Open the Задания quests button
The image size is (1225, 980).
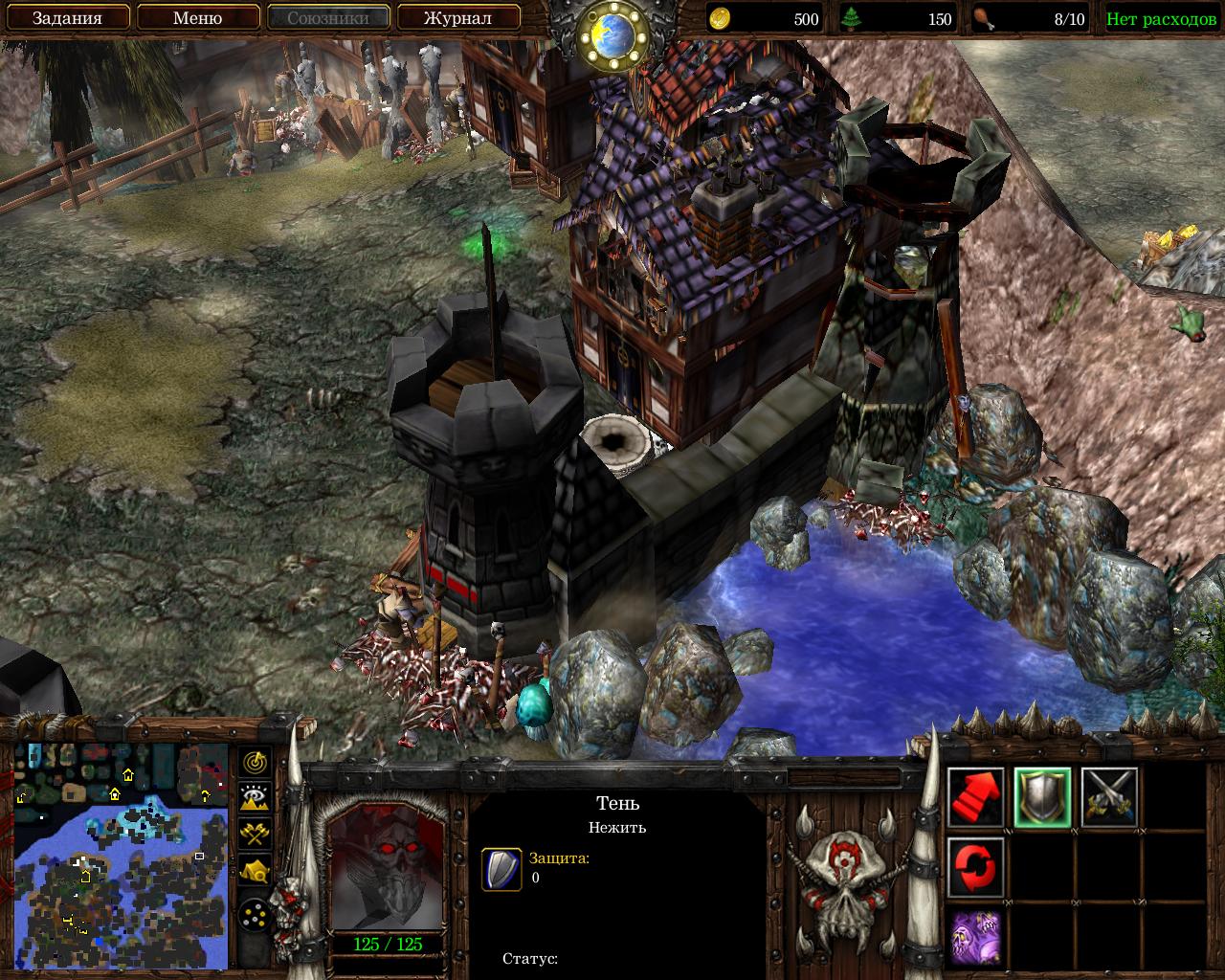click(x=67, y=18)
